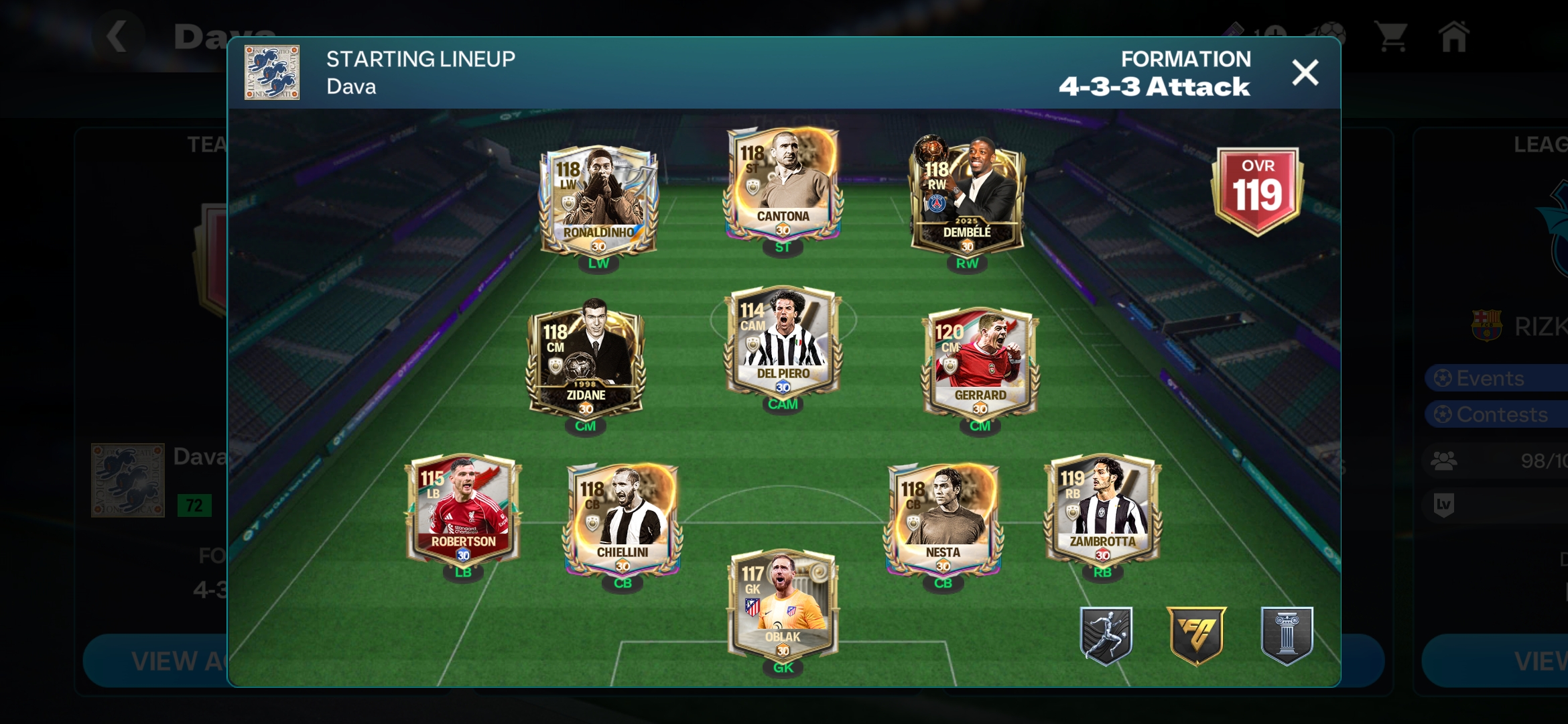1568x724 pixels.
Task: Click the gold FC logo badge
Action: [x=1197, y=636]
